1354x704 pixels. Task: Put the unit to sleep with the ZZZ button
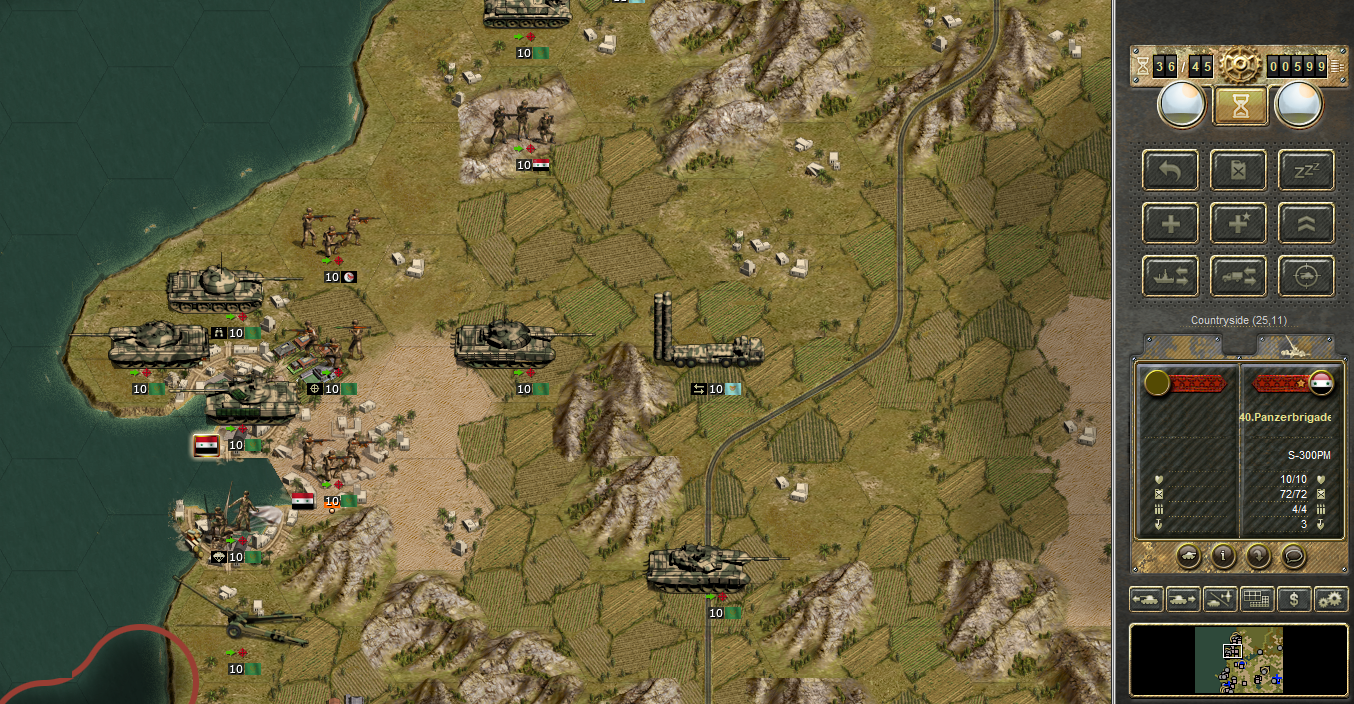(x=1306, y=170)
